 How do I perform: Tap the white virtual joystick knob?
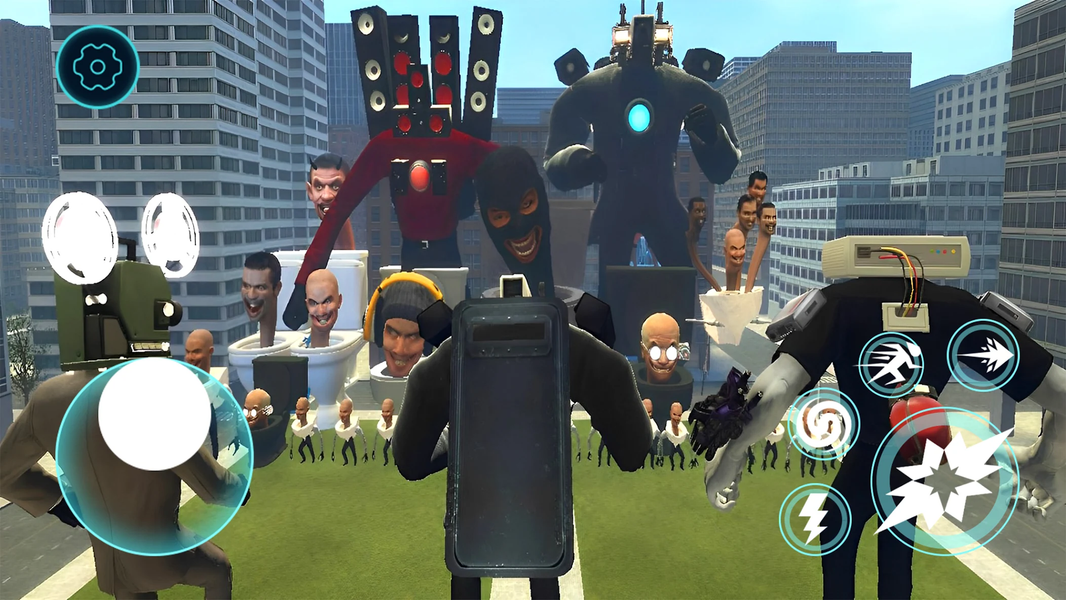coord(154,414)
